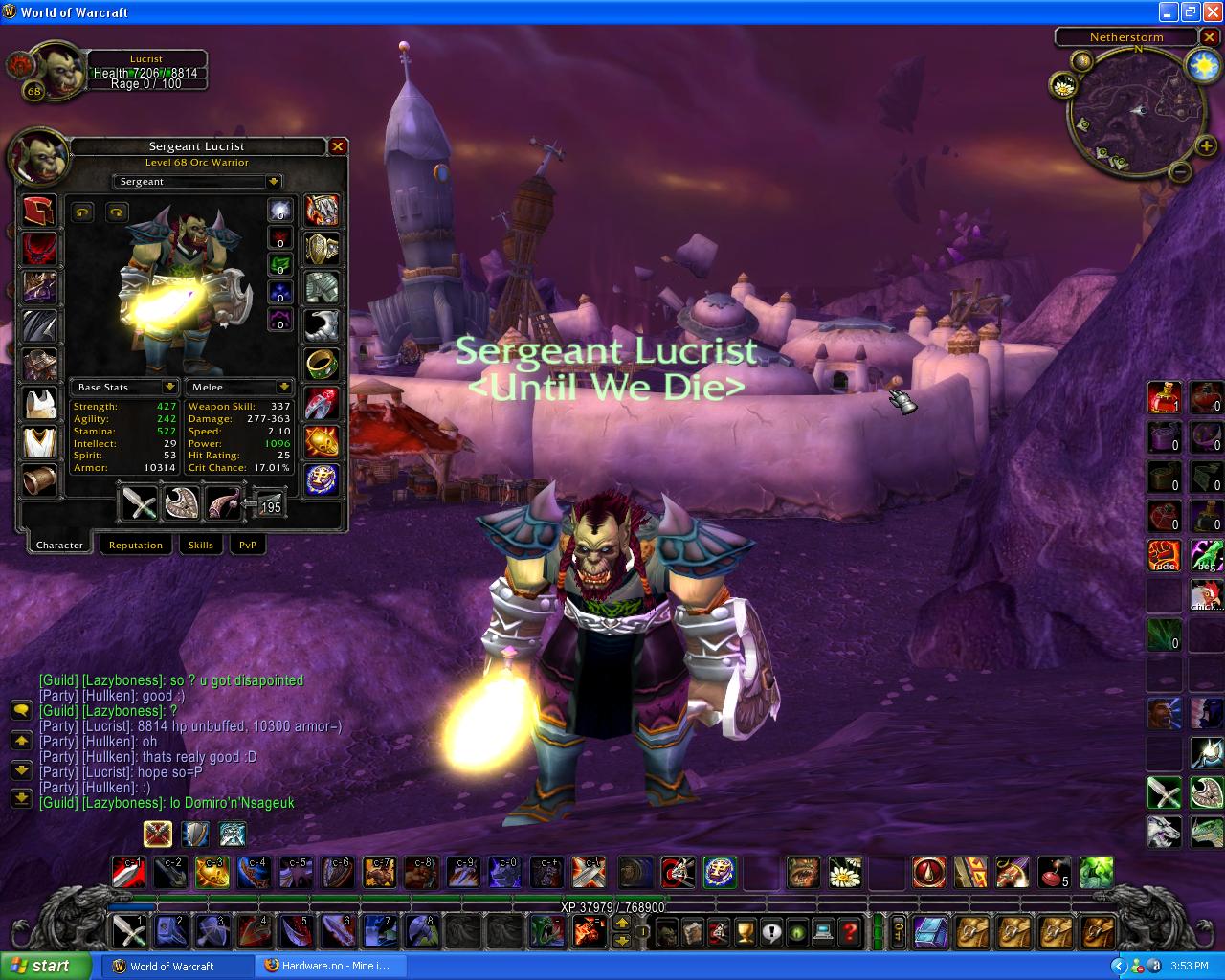Screen dimensions: 1225x980
Task: Select the green ring equipment slot
Action: coord(322,364)
